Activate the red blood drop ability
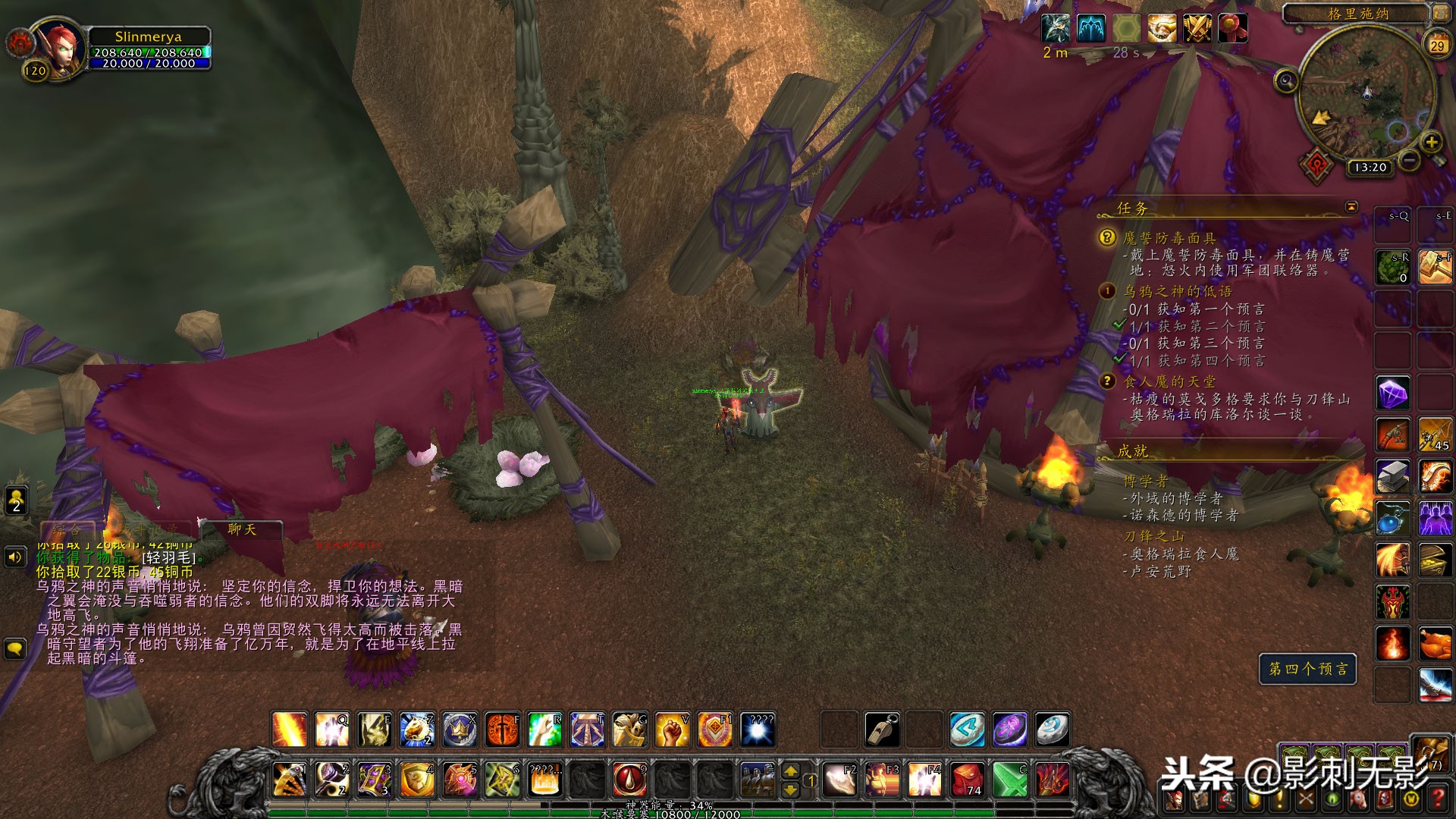This screenshot has width=1456, height=819. click(x=629, y=779)
